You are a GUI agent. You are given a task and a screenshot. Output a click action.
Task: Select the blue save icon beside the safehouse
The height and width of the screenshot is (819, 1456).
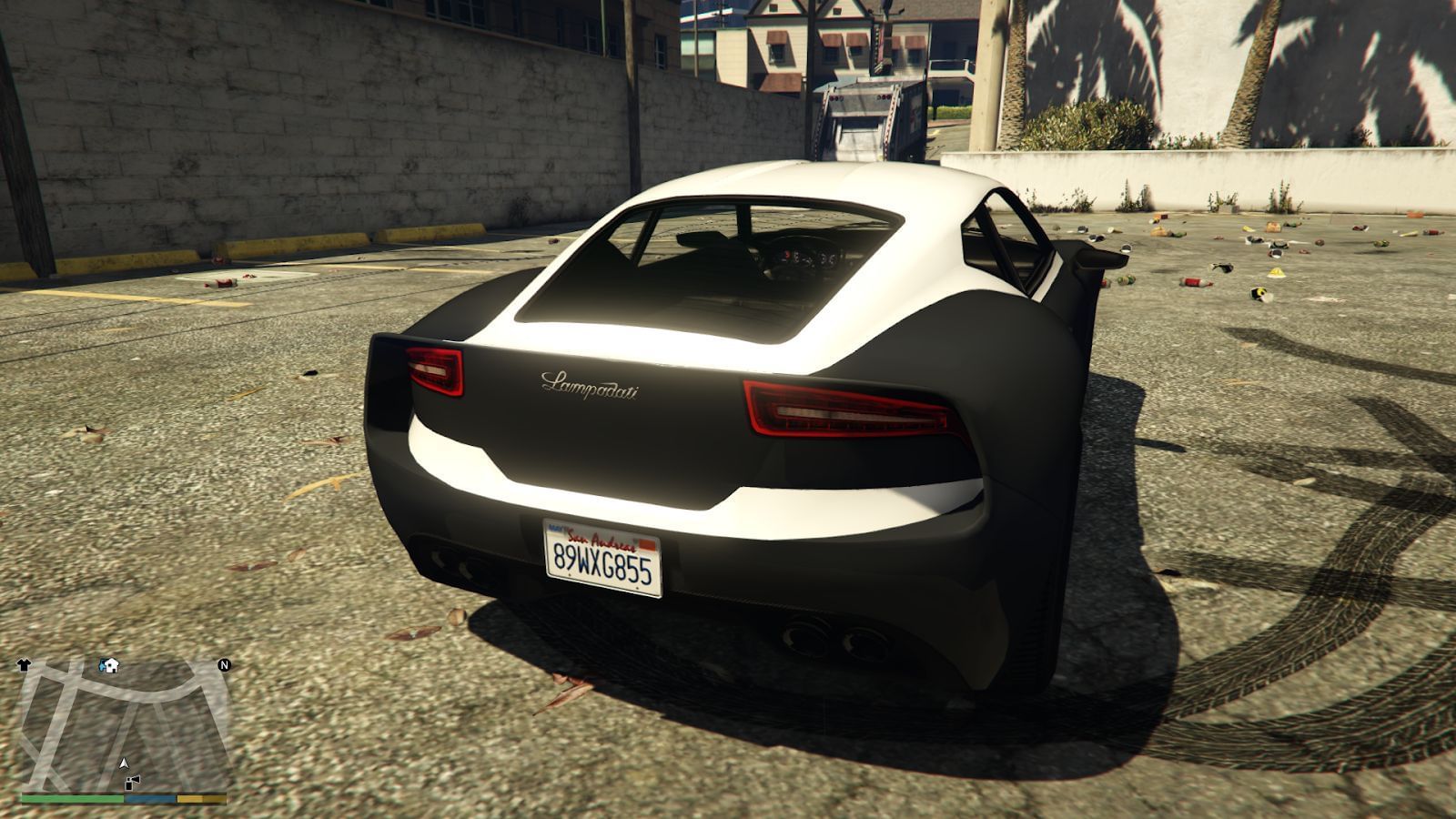click(102, 663)
